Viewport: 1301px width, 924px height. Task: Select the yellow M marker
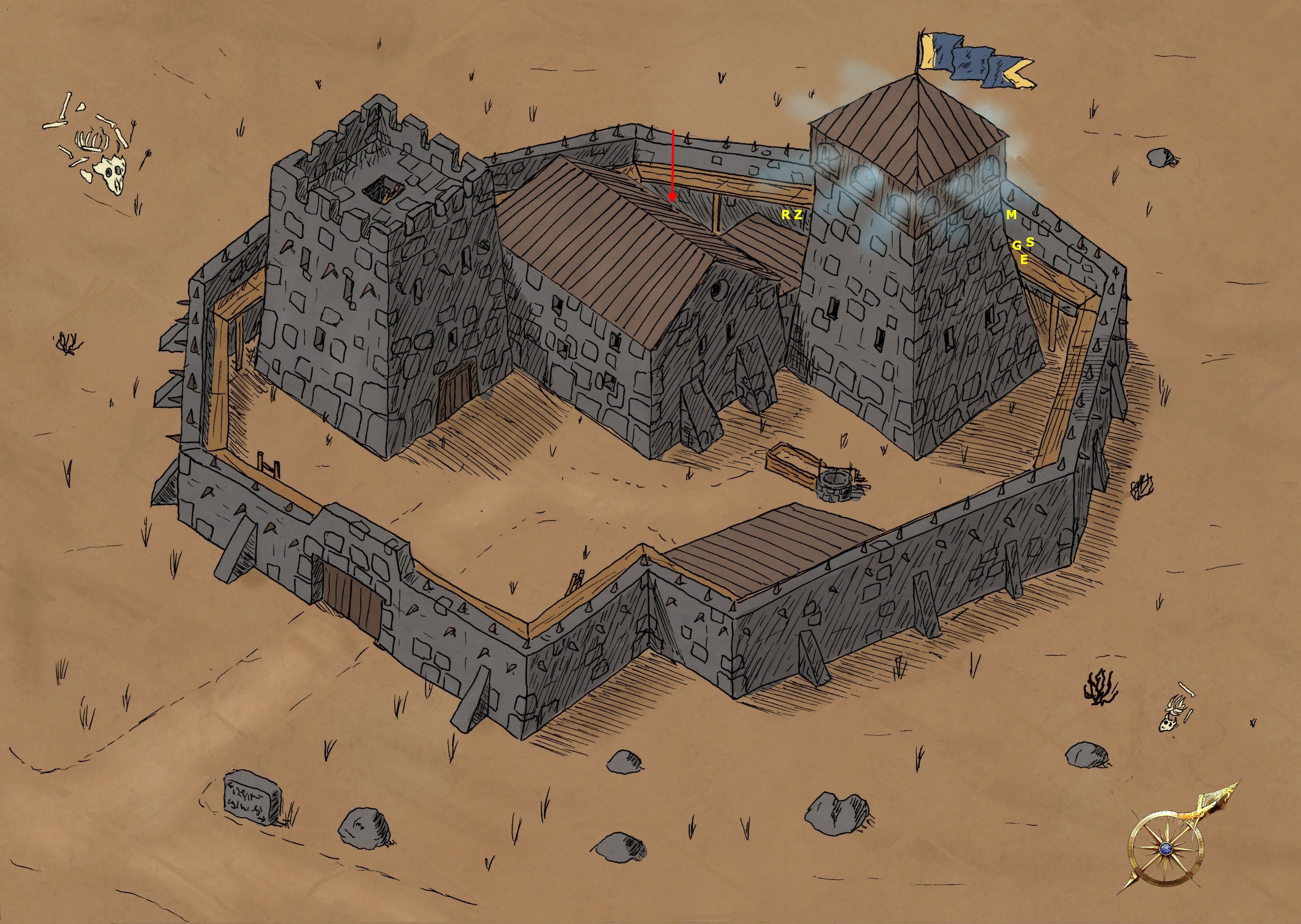pos(1011,215)
